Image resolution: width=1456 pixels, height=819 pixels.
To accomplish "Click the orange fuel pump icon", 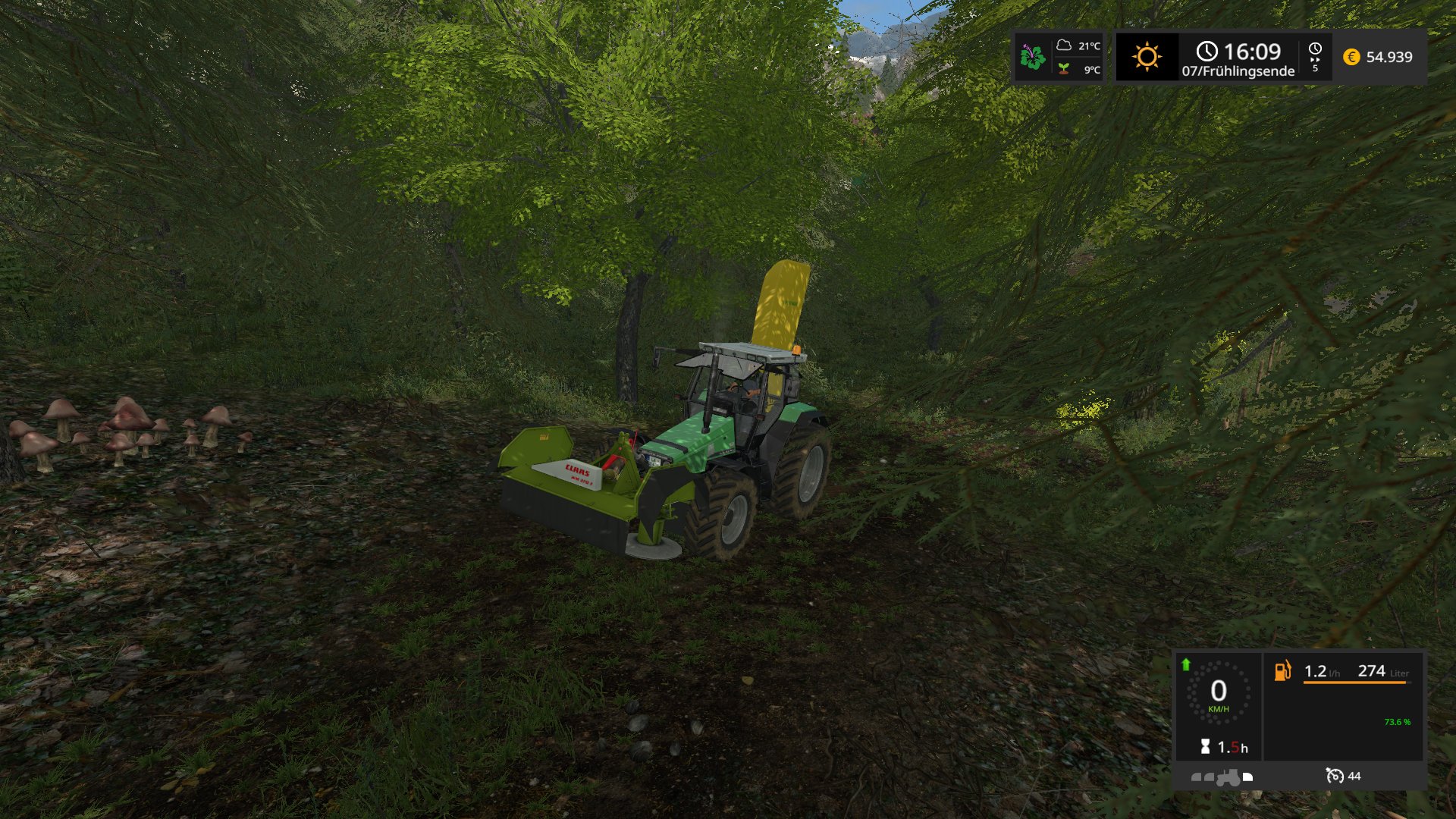I will click(1282, 670).
